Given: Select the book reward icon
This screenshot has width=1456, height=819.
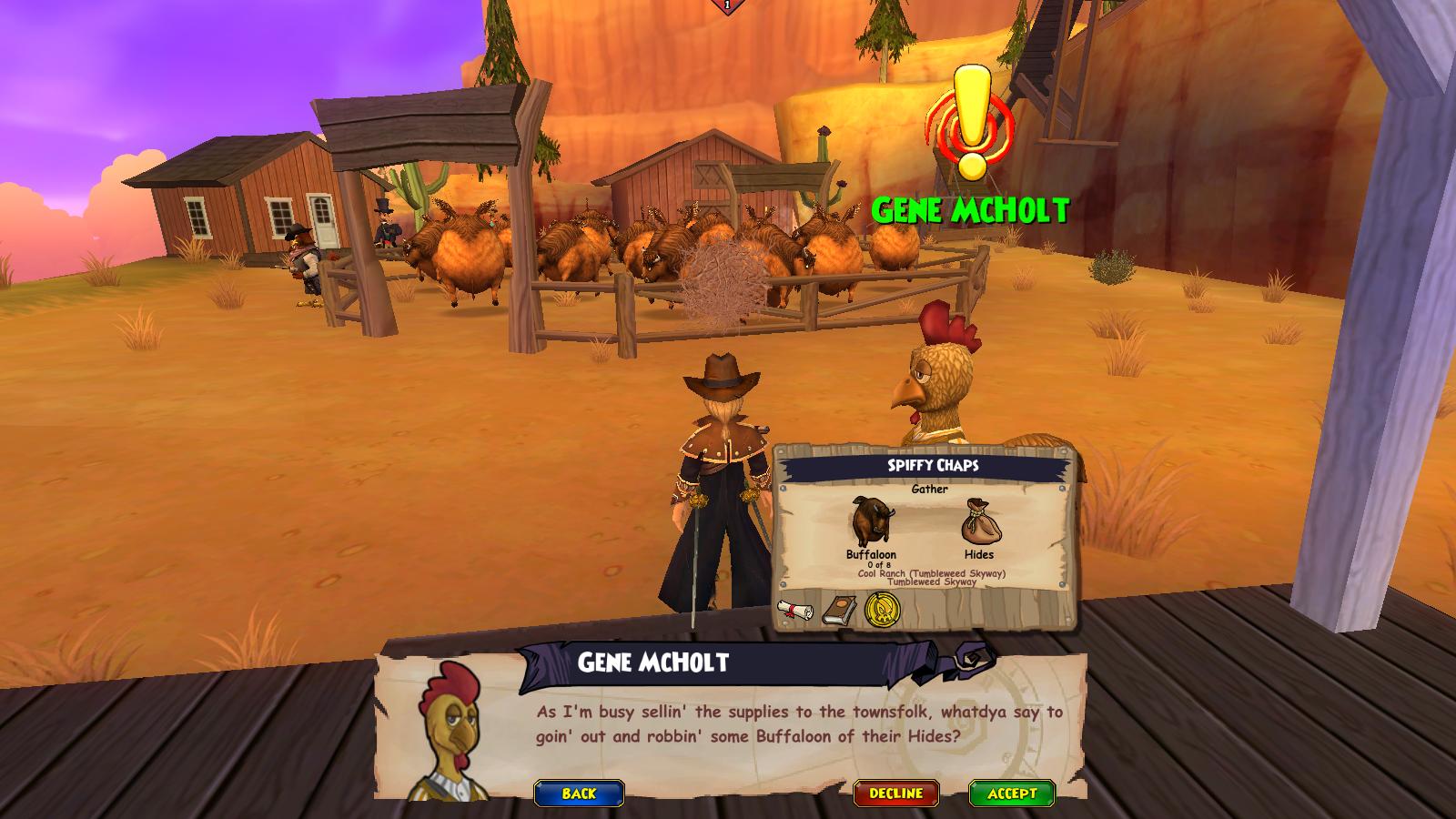Looking at the screenshot, I should coord(838,610).
